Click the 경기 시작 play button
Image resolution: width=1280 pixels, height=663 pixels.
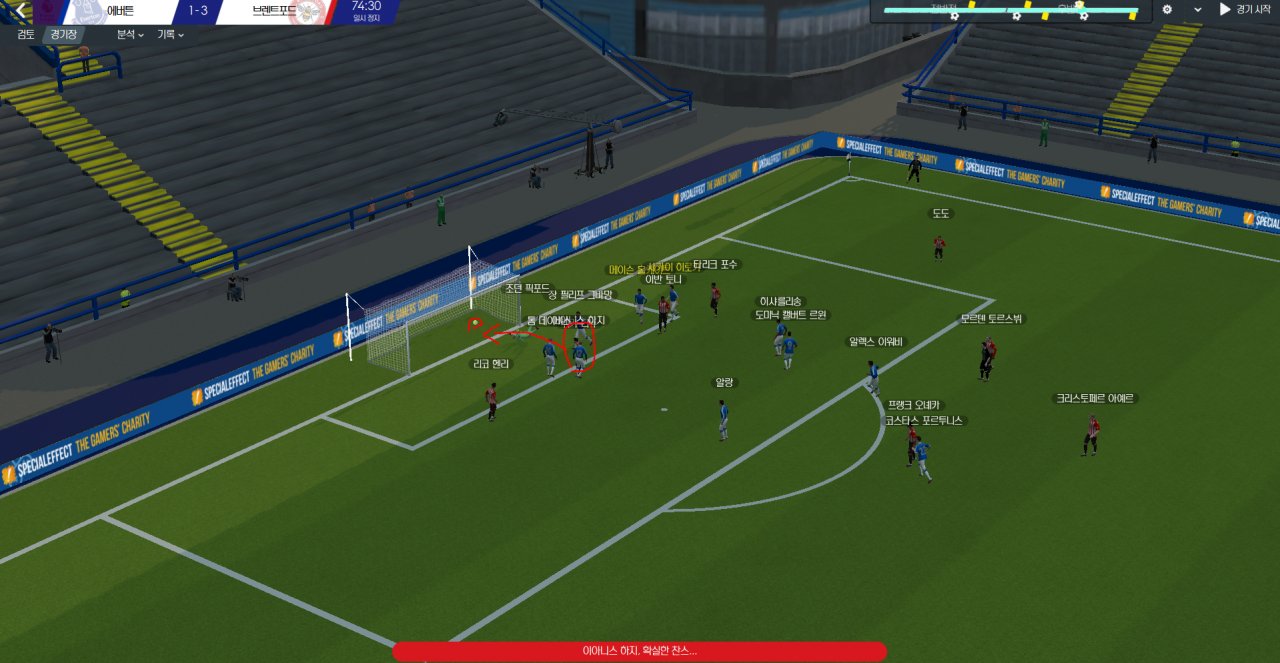coord(1244,10)
